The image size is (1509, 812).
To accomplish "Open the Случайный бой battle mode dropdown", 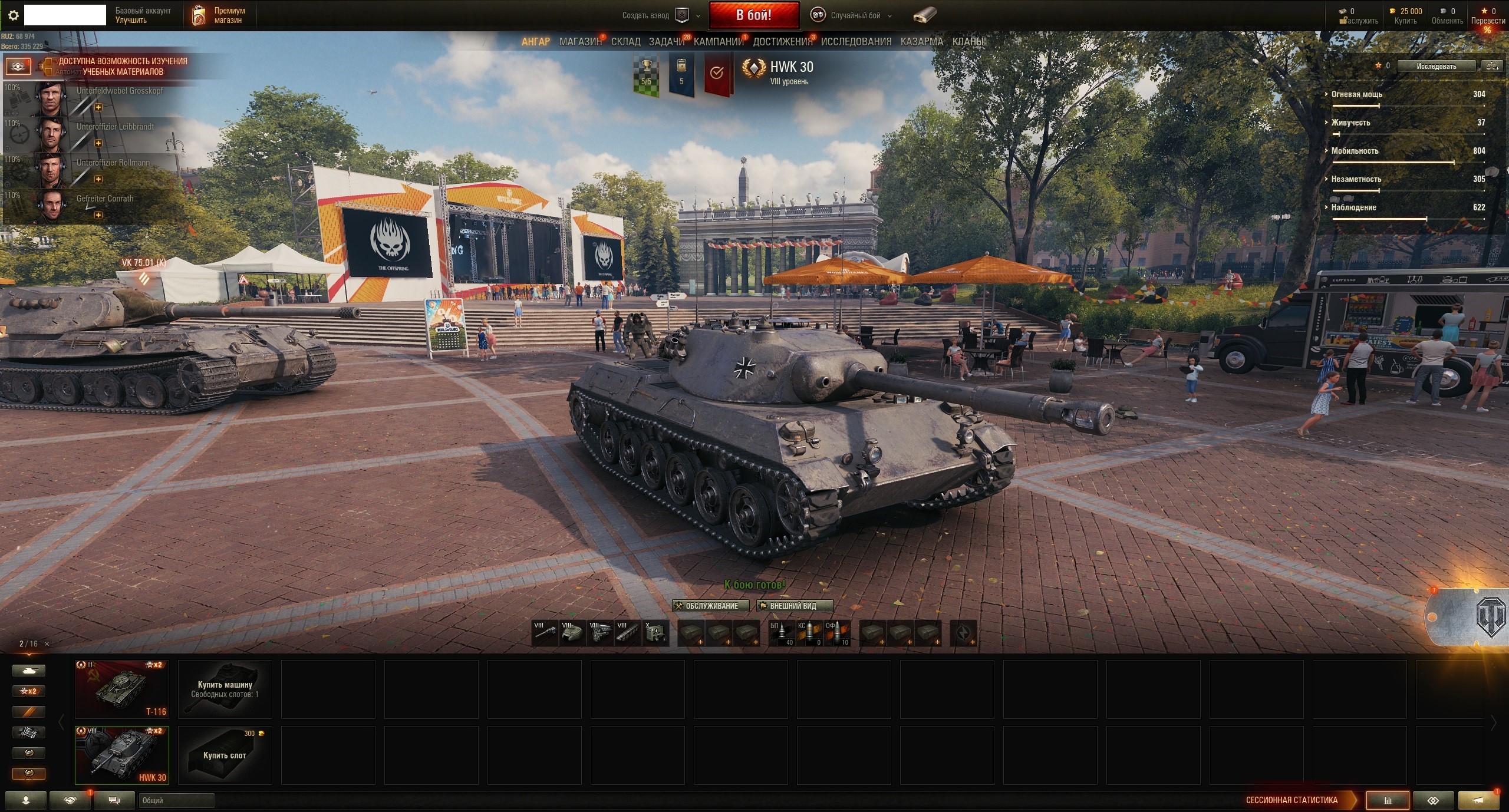I will 855,16.
